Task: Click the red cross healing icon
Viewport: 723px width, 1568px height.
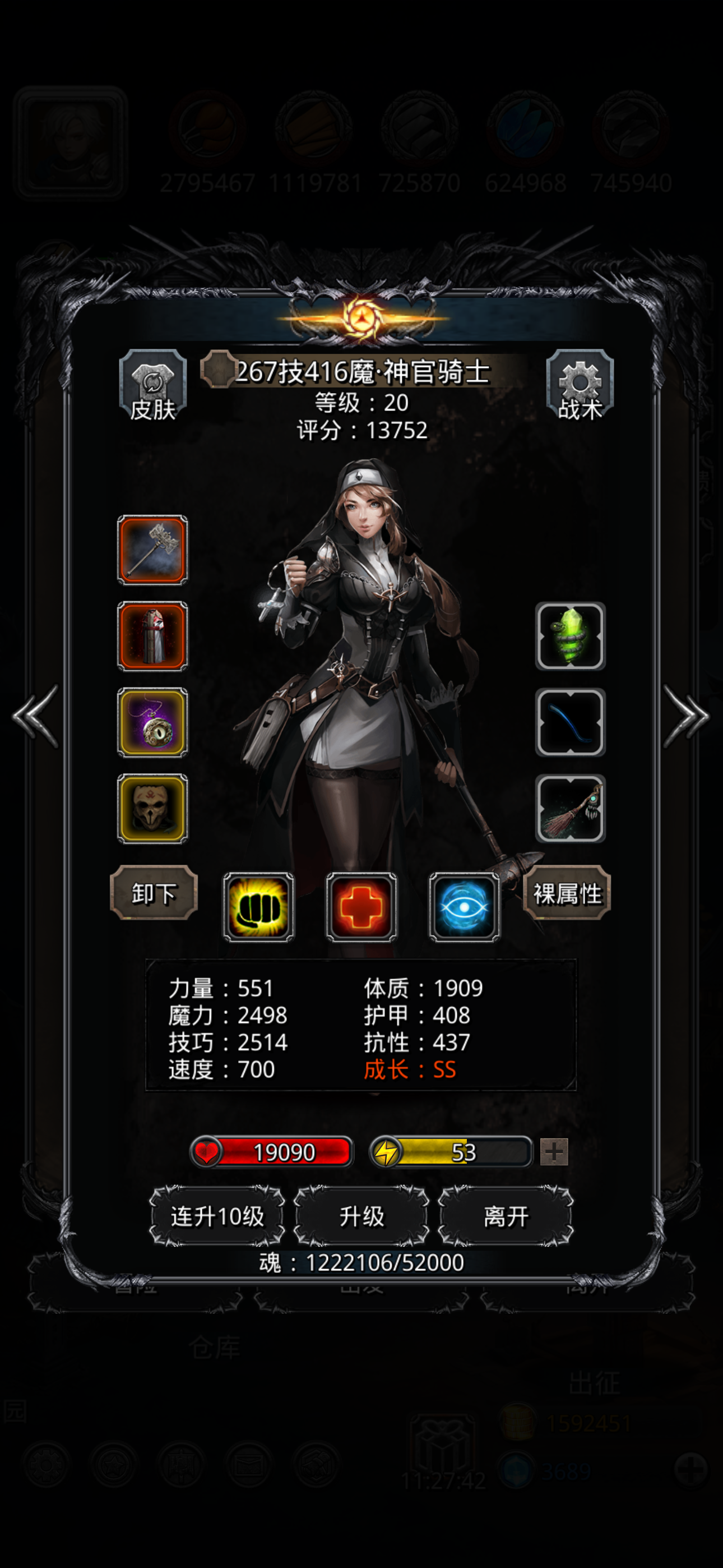Action: 361,907
